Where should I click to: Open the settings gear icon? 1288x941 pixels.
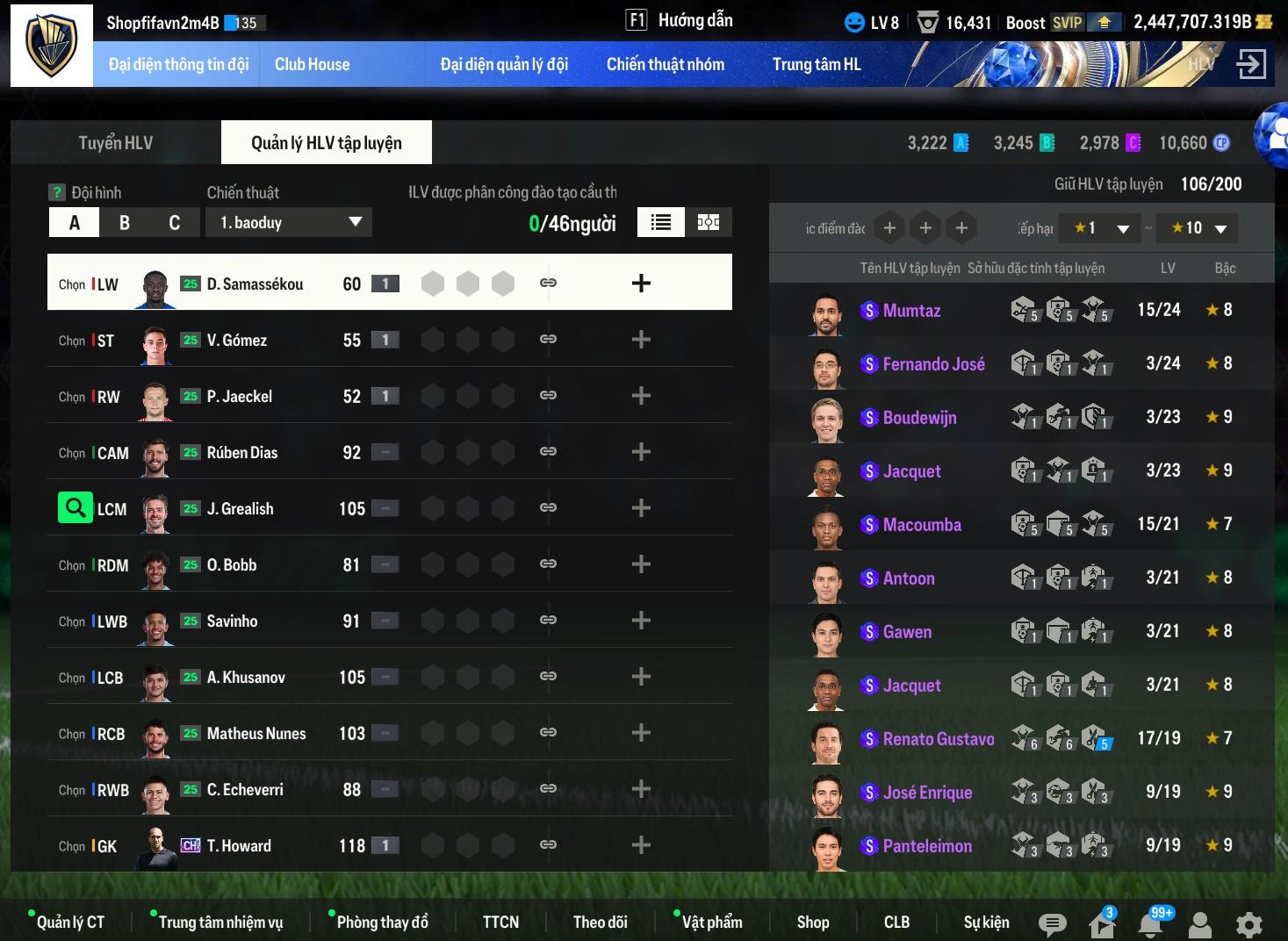point(1248,923)
